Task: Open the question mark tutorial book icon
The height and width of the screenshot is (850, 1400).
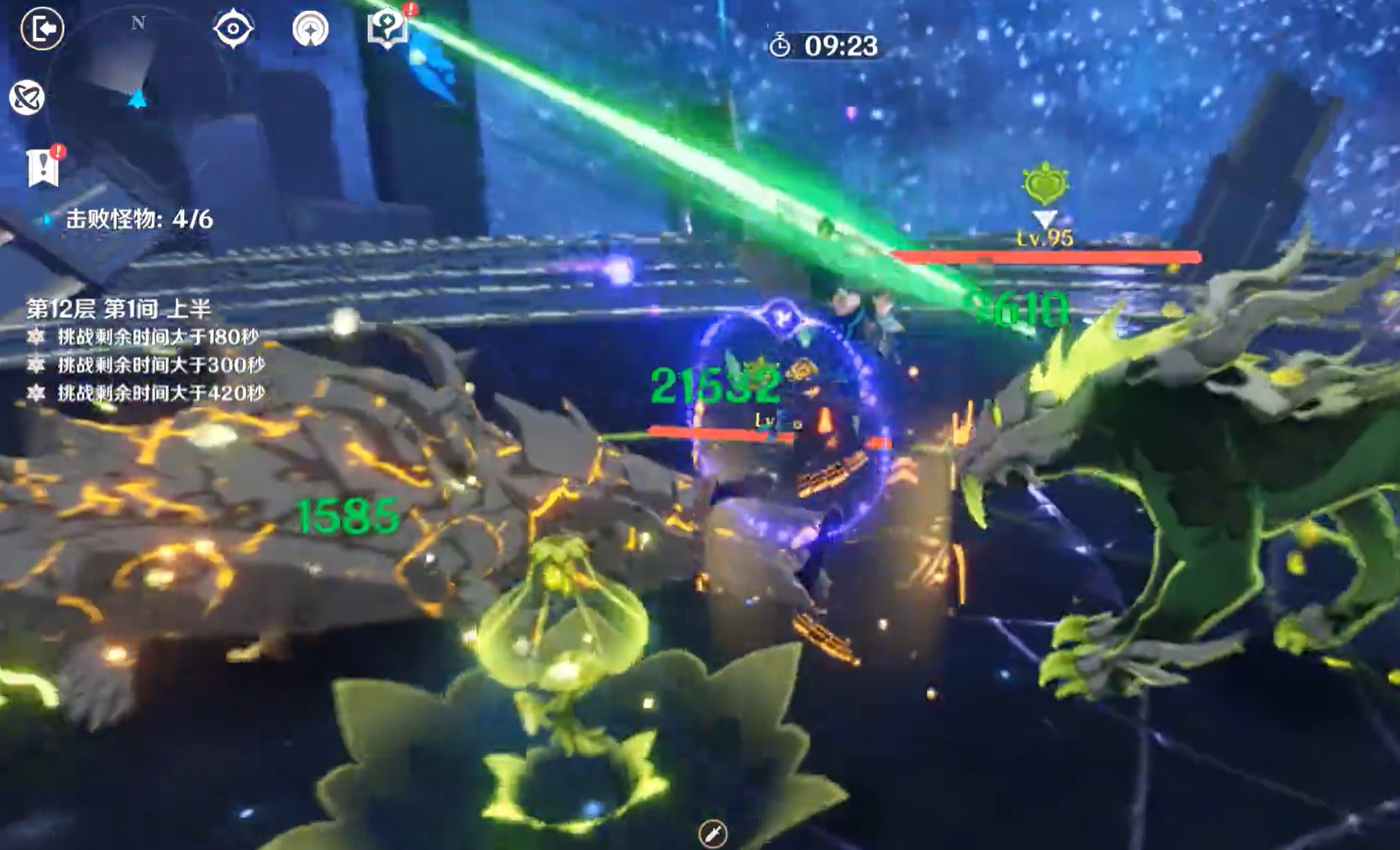Action: click(x=388, y=28)
